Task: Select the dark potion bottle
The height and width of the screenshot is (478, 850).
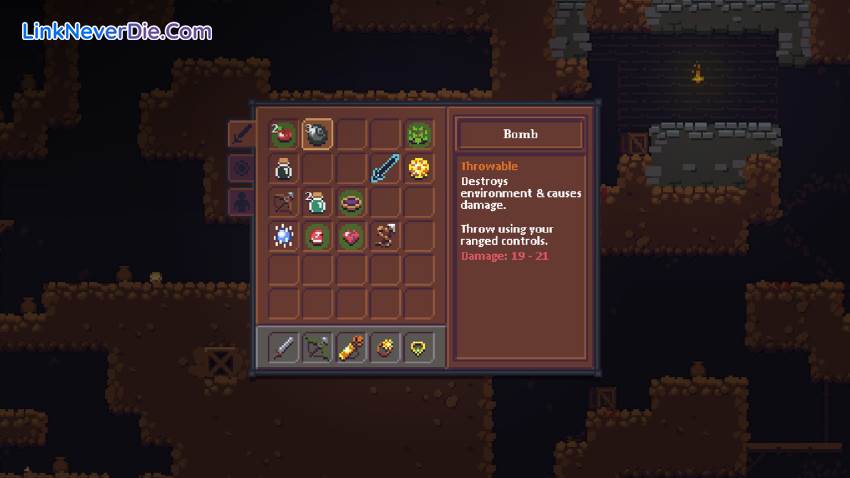Action: point(283,168)
